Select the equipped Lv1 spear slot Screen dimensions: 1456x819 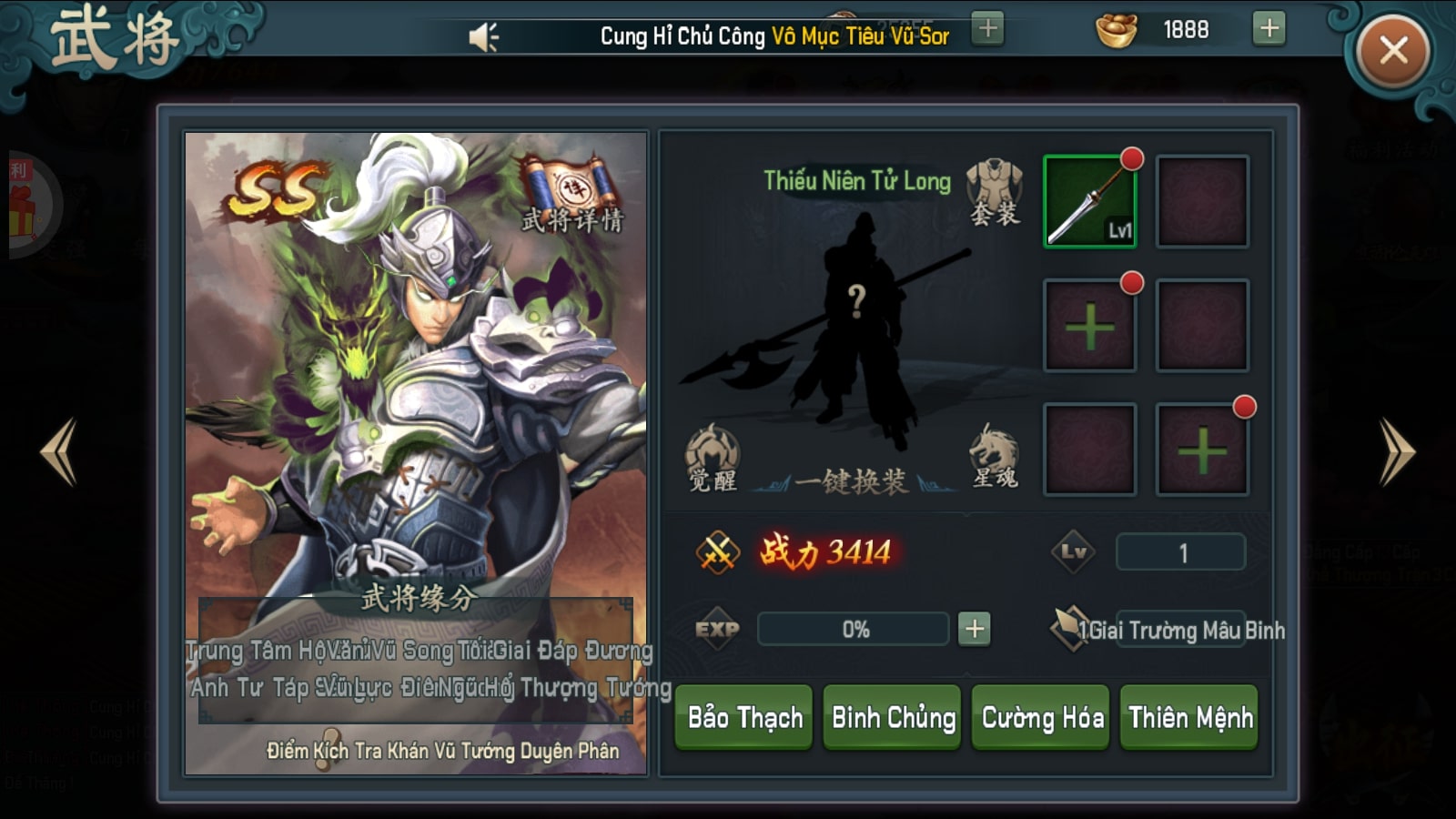click(x=1089, y=201)
